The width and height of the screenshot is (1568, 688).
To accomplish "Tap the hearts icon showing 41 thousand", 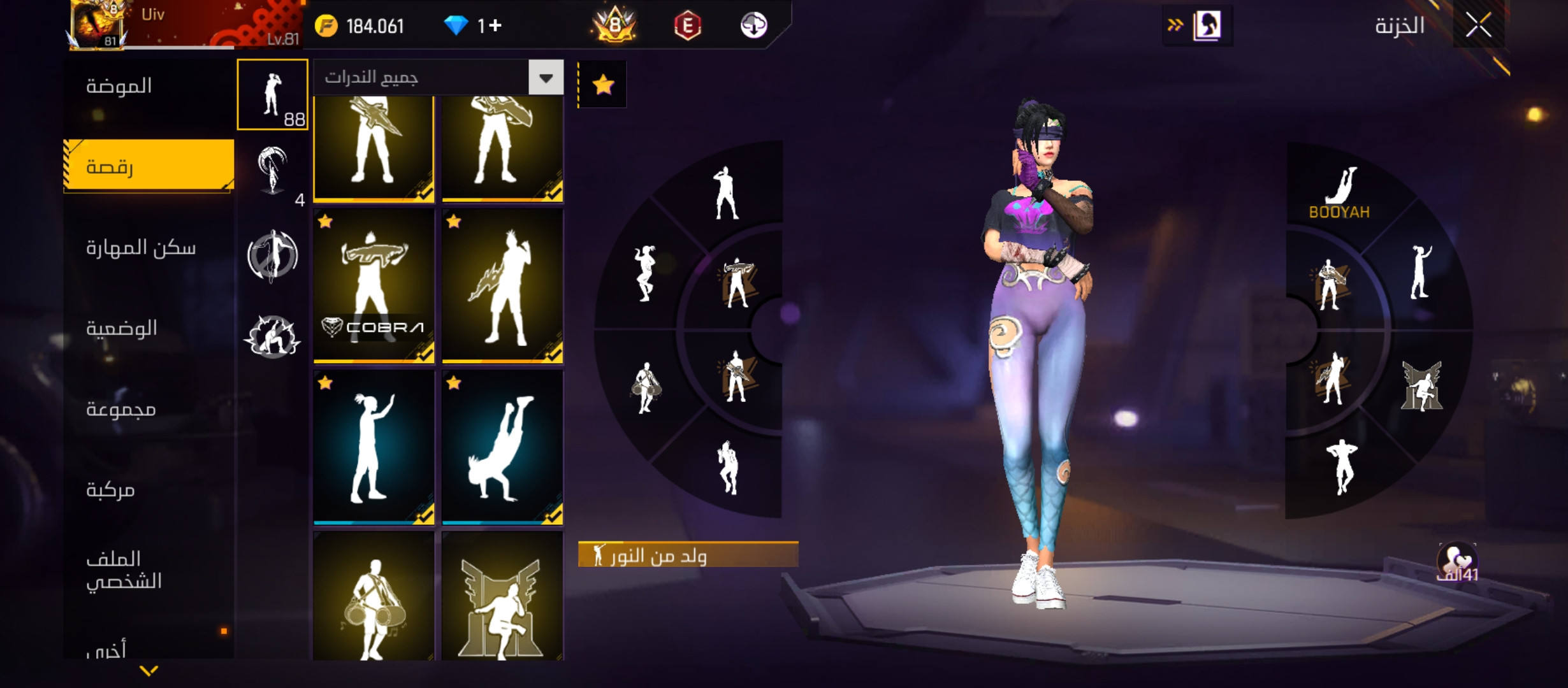I will pyautogui.click(x=1457, y=563).
